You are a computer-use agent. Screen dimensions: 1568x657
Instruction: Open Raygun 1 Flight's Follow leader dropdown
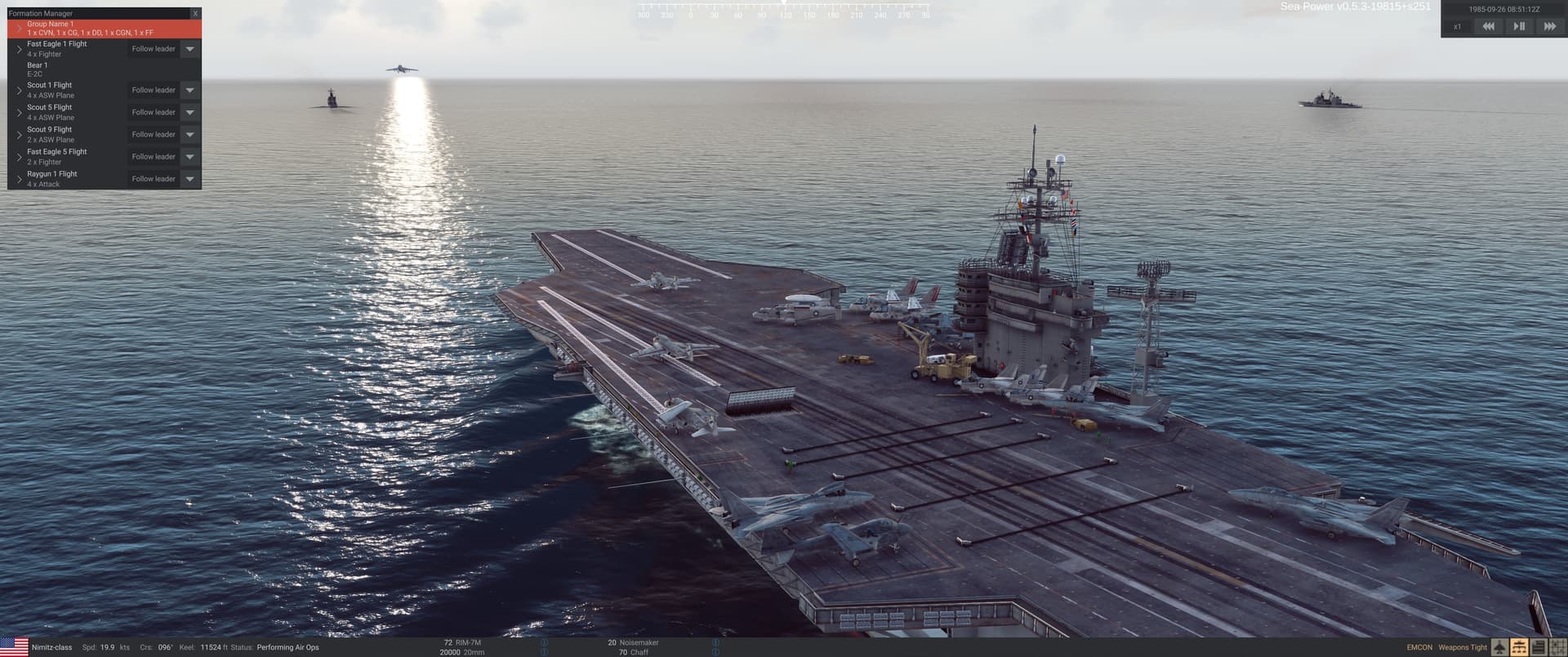(x=189, y=178)
